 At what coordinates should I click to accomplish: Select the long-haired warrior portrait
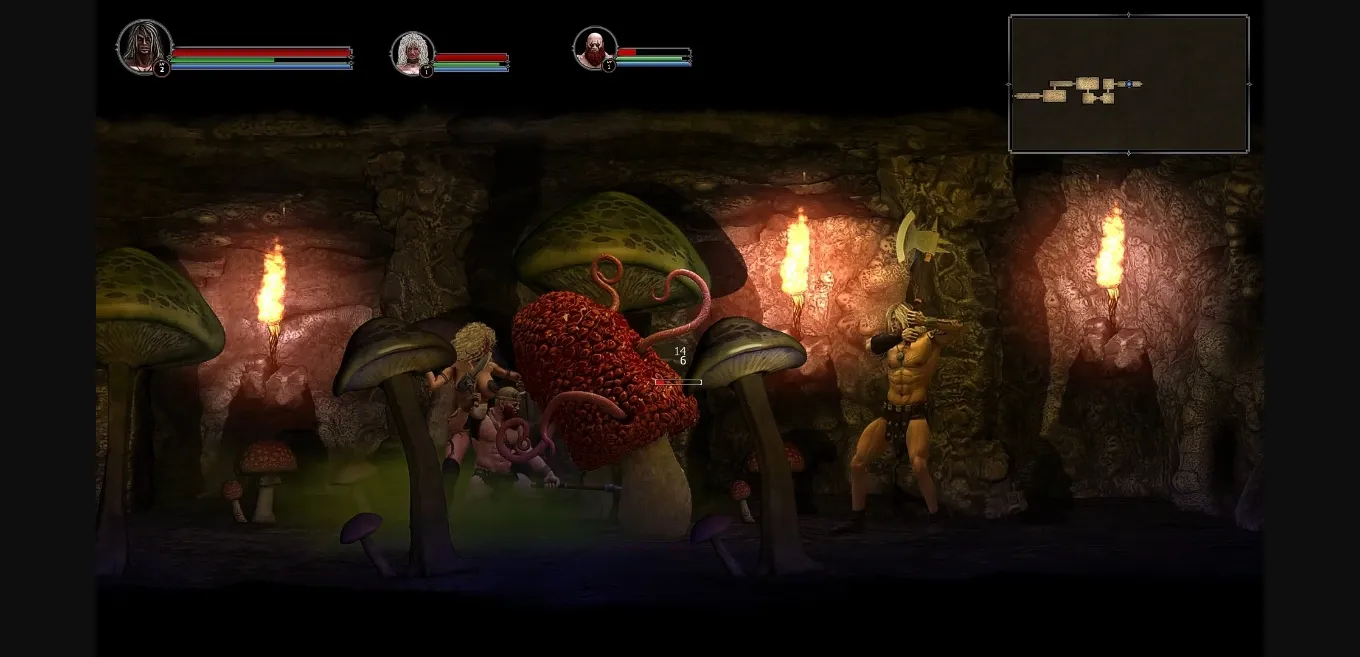tap(145, 46)
